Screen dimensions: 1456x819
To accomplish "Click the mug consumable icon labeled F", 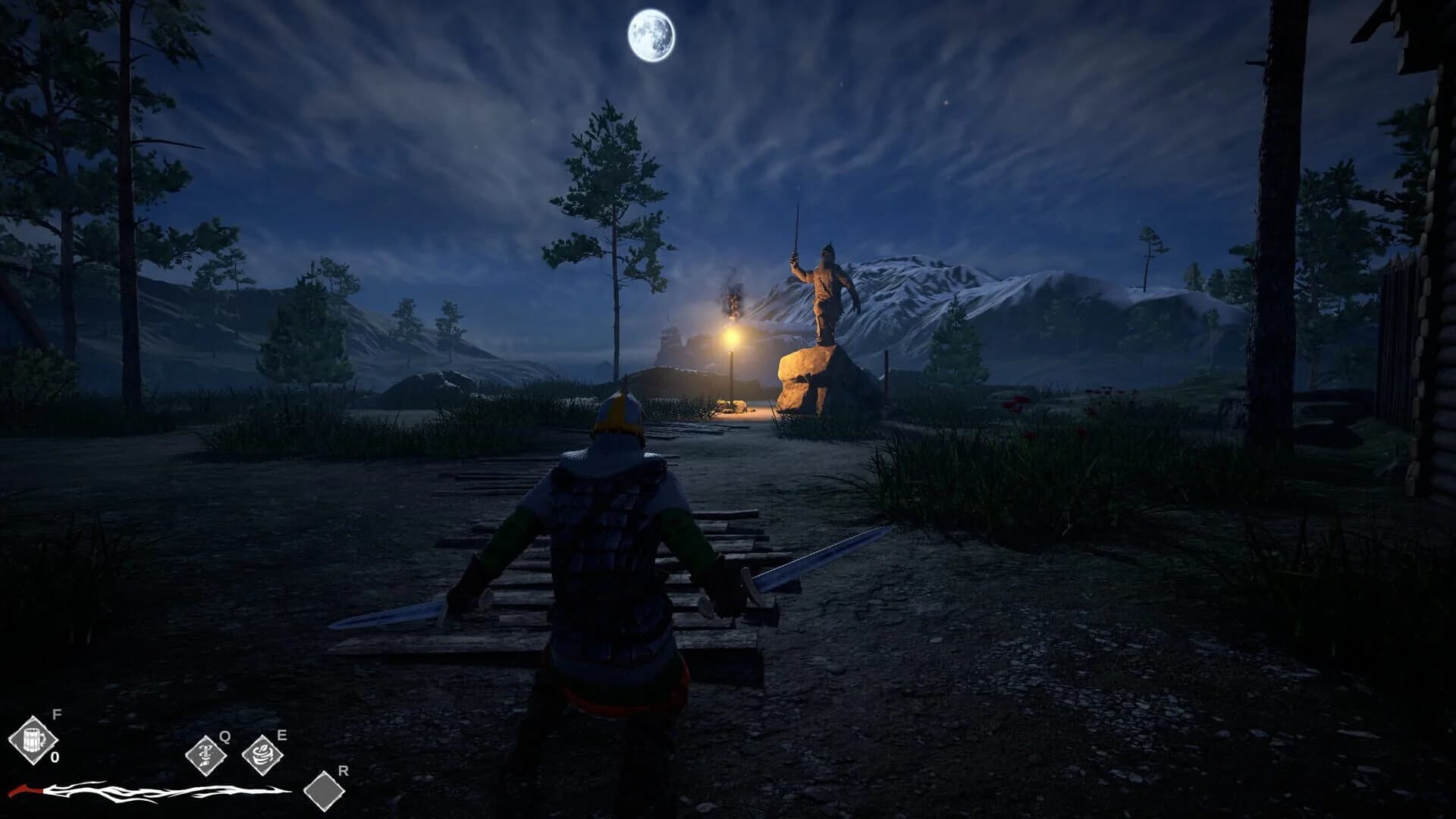I will pyautogui.click(x=34, y=739).
